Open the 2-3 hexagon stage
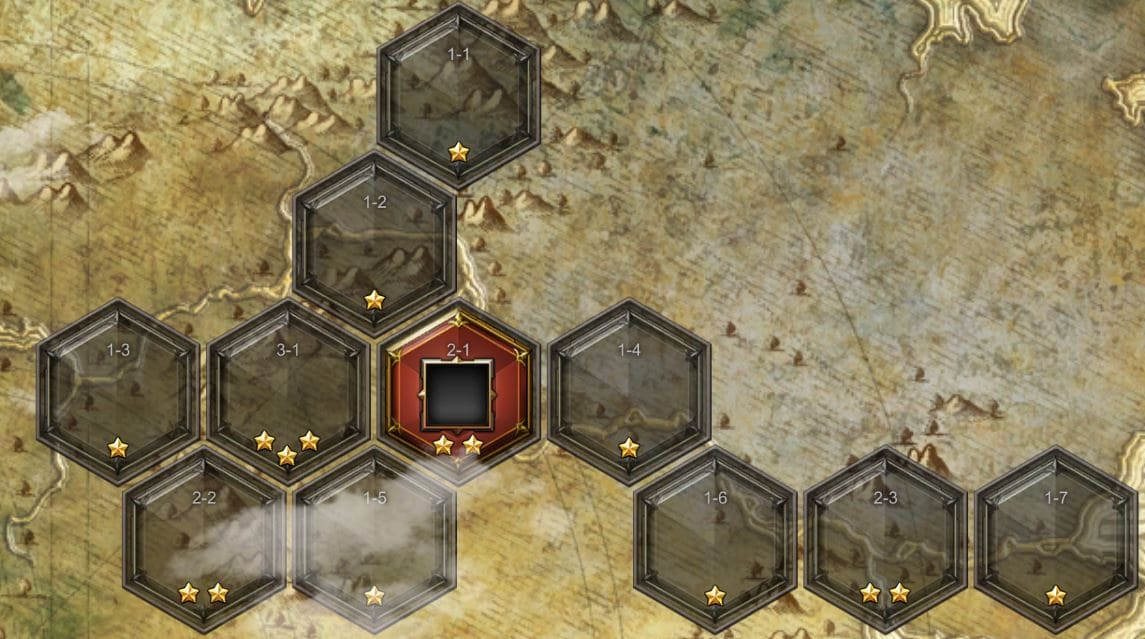This screenshot has height=639, width=1145. click(885, 539)
